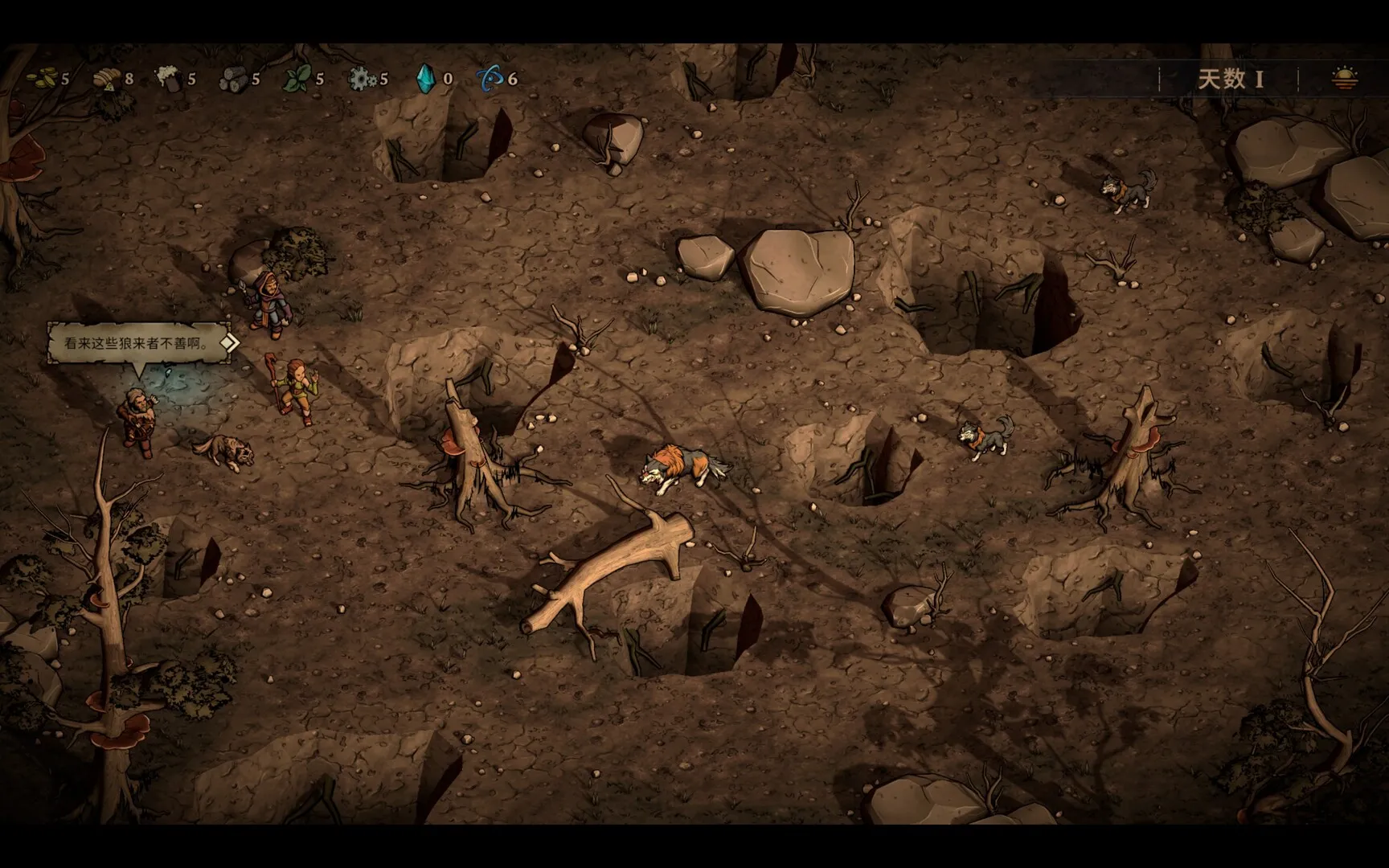
Task: Click the sun time-of-day icon
Action: click(1344, 79)
